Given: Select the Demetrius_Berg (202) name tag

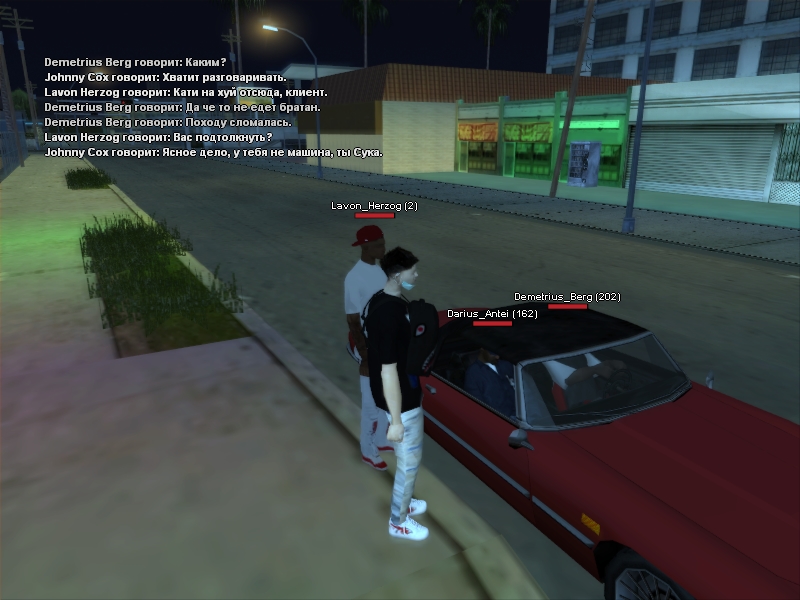Looking at the screenshot, I should tap(567, 297).
